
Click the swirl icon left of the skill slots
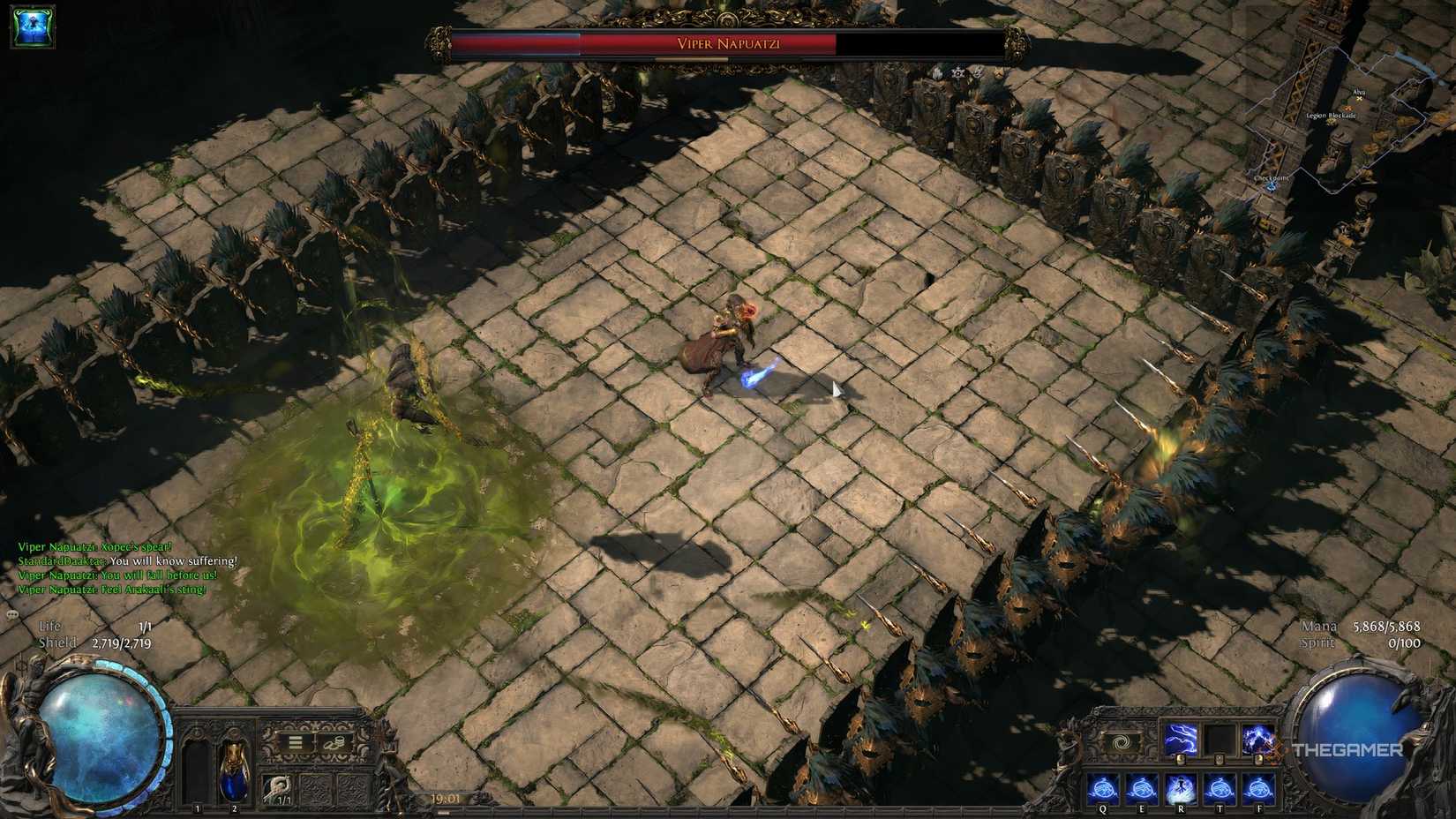1122,741
